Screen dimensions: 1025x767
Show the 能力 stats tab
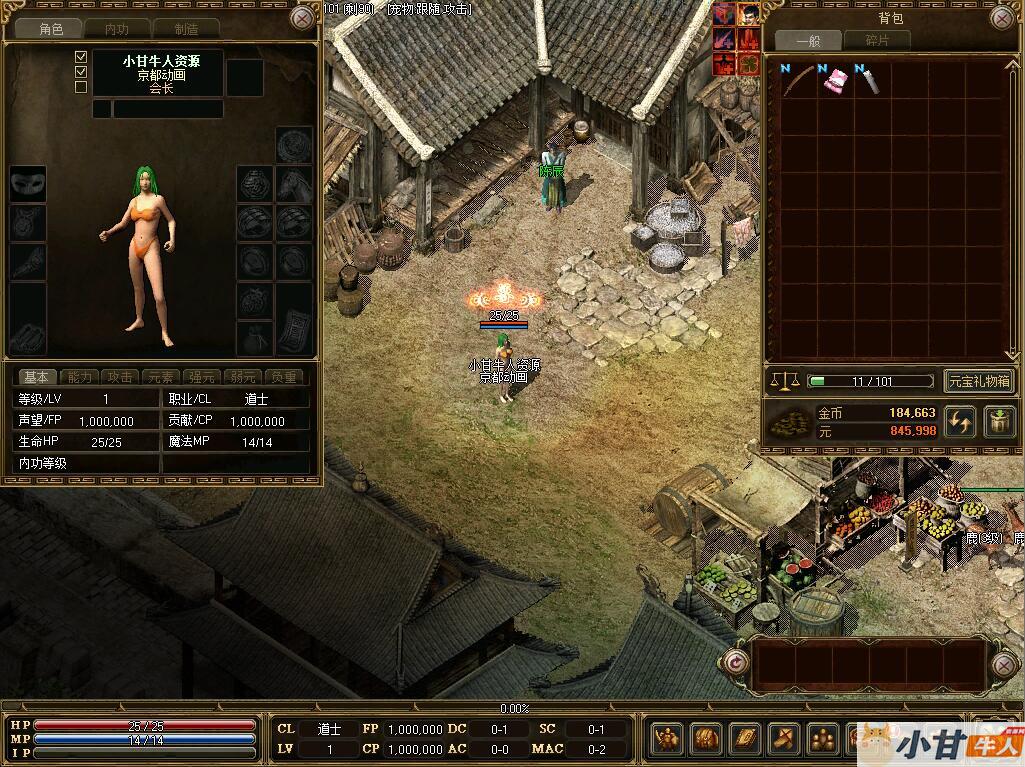(79, 377)
